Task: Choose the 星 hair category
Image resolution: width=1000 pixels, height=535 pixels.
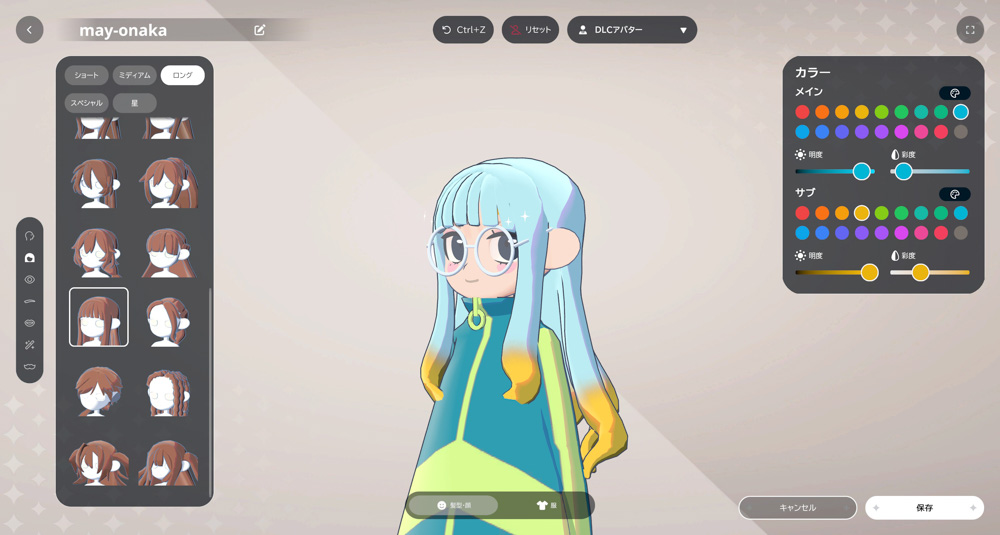Action: [135, 103]
